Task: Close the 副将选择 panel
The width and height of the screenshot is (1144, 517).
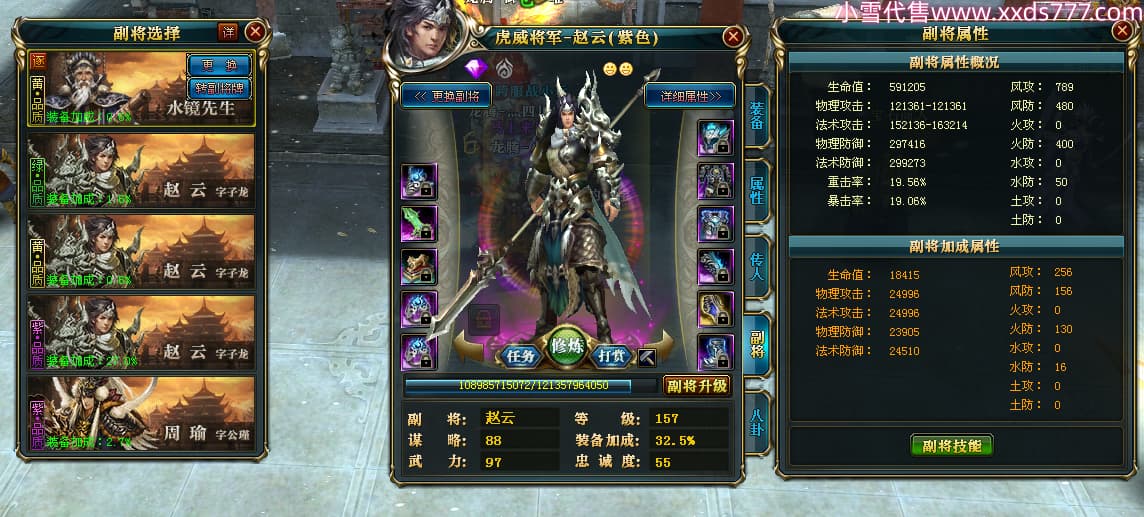Action: tap(255, 31)
